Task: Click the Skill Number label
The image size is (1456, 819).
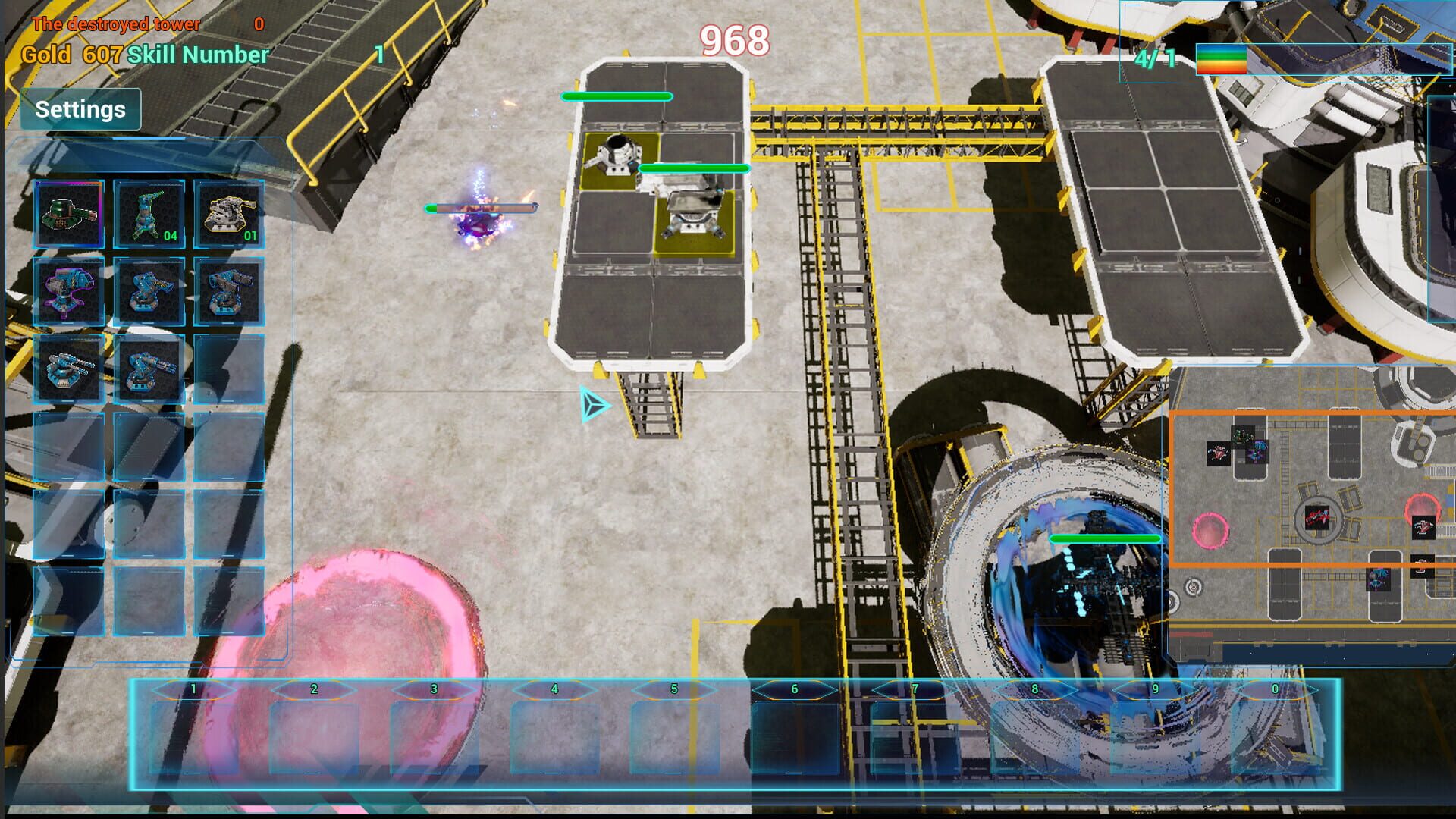Action: pyautogui.click(x=196, y=55)
